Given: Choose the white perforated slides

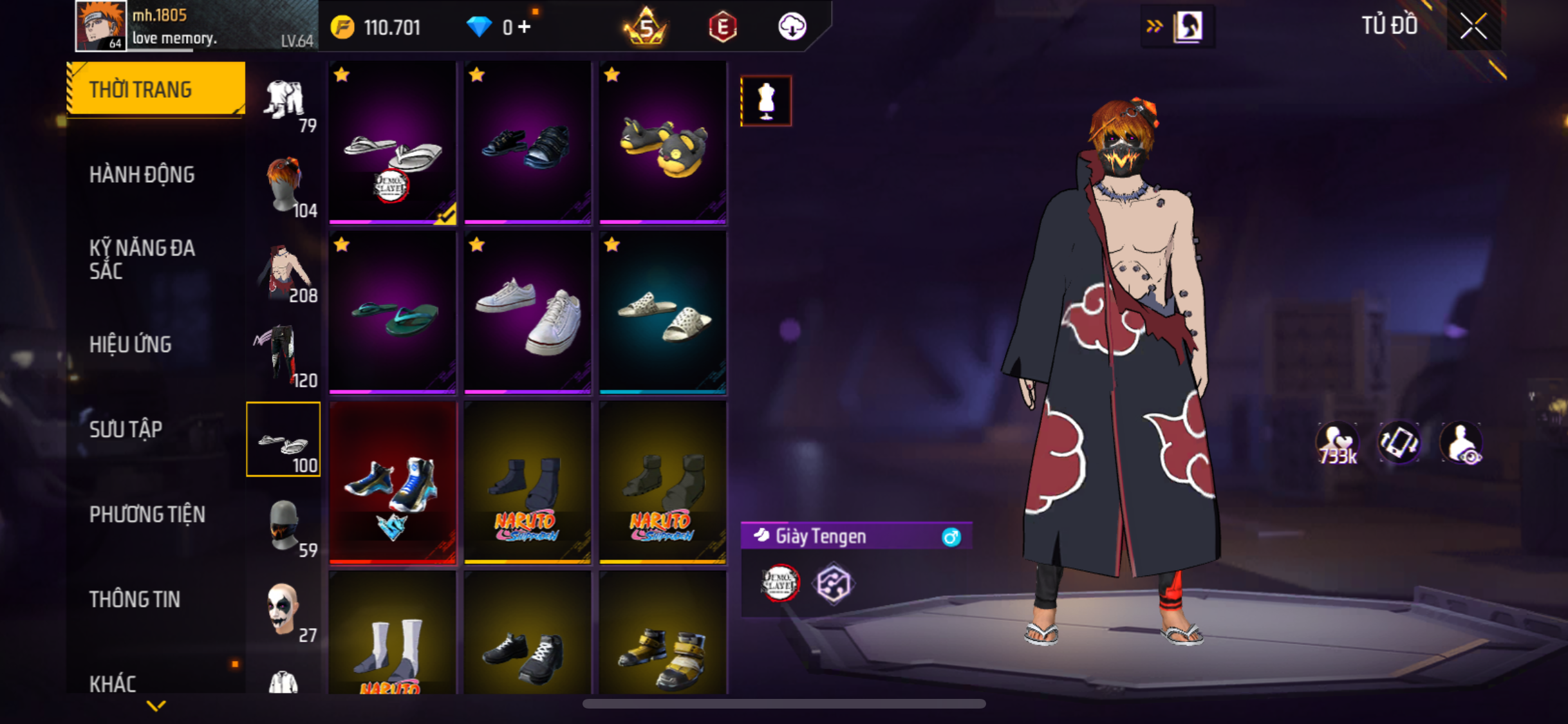Looking at the screenshot, I should (x=663, y=313).
